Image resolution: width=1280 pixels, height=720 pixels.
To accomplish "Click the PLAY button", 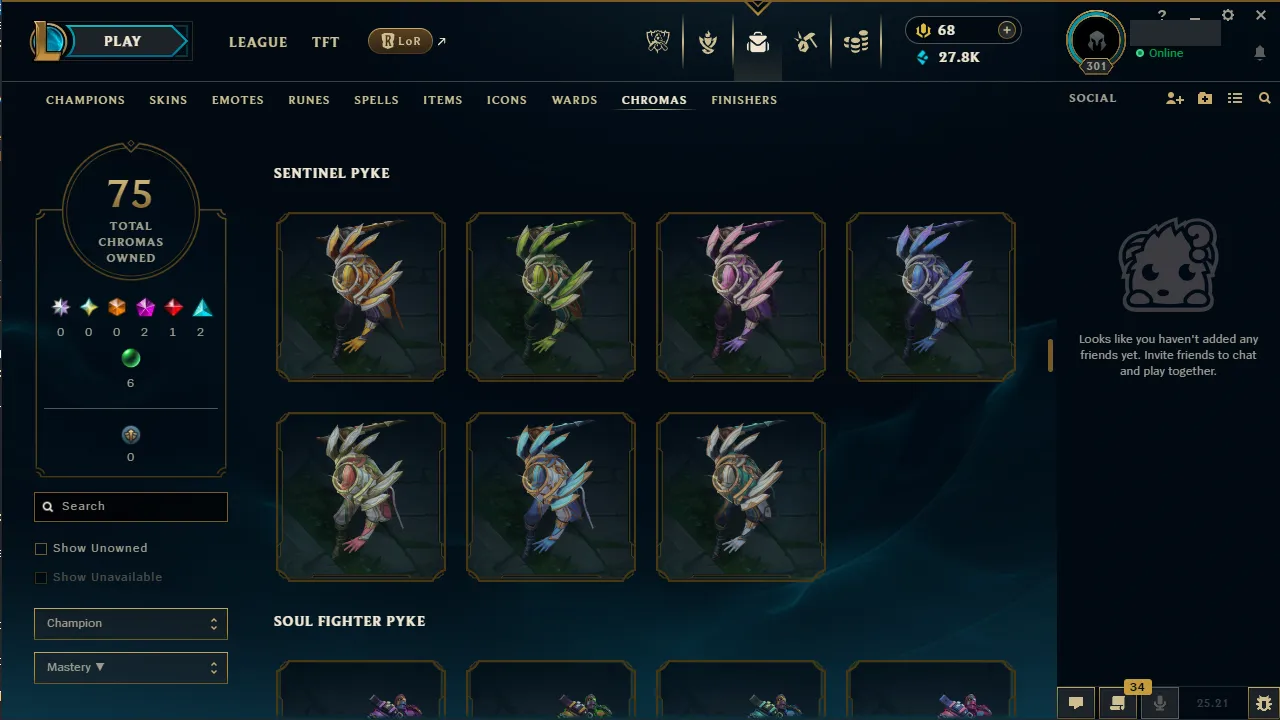I will click(x=122, y=41).
